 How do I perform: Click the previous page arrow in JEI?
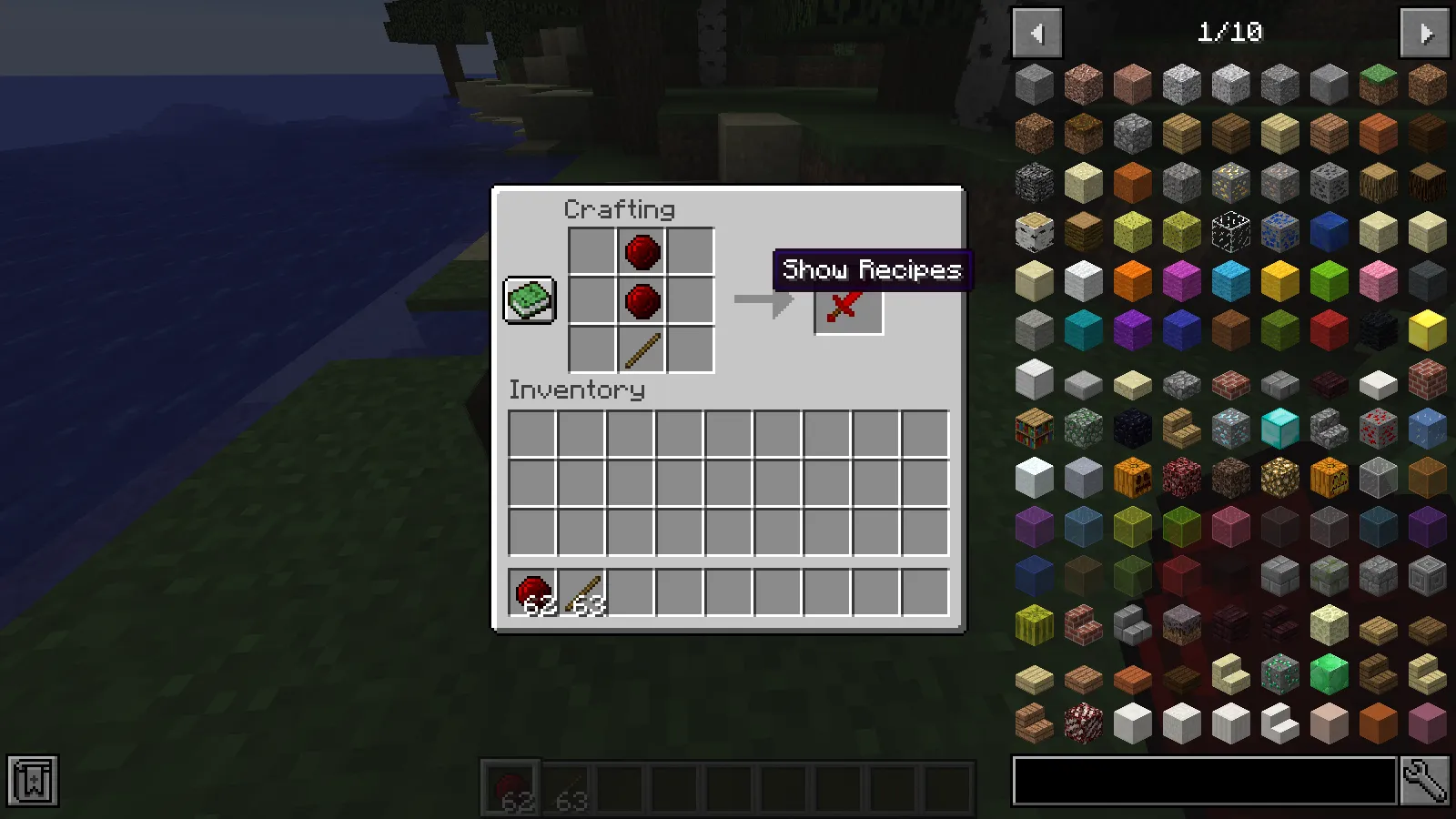1037,33
